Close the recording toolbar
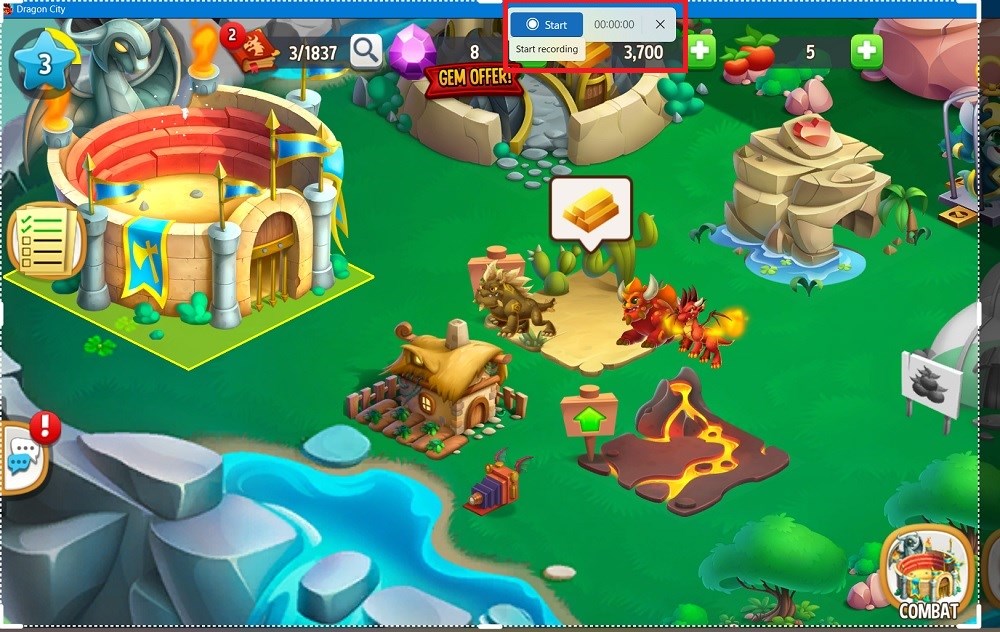The image size is (1000, 632). tap(659, 24)
